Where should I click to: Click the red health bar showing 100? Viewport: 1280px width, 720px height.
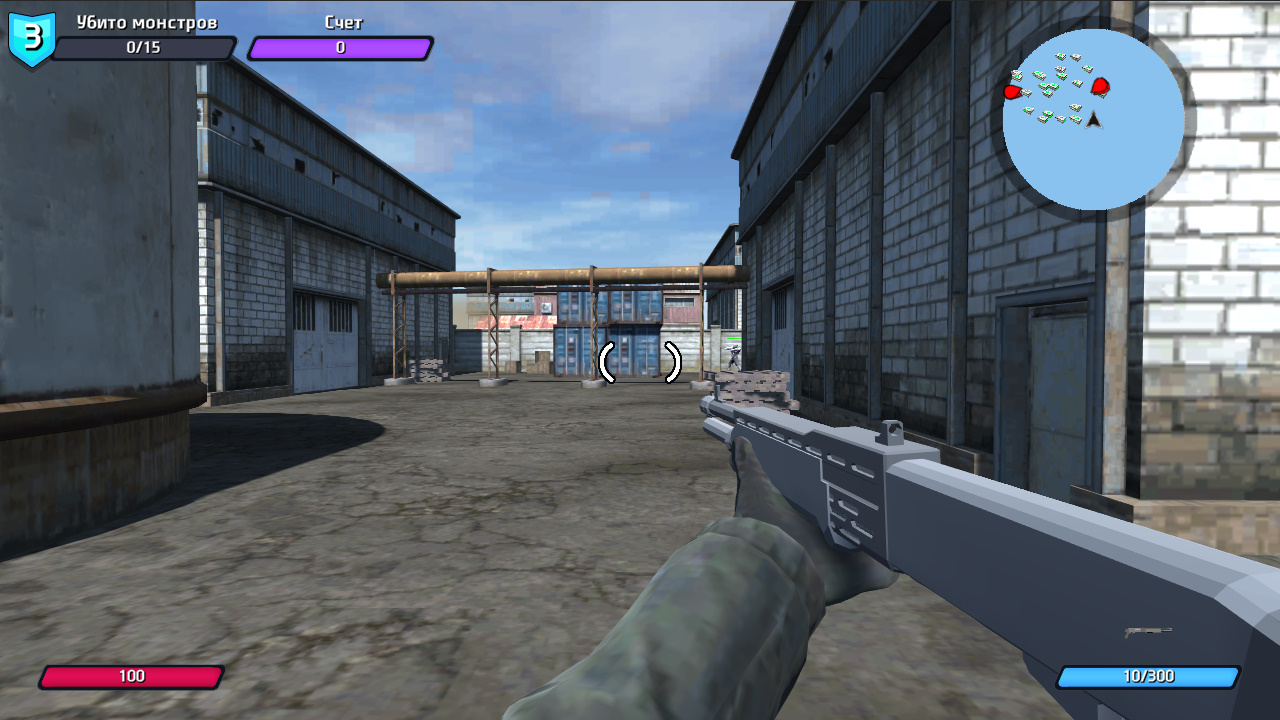point(132,675)
